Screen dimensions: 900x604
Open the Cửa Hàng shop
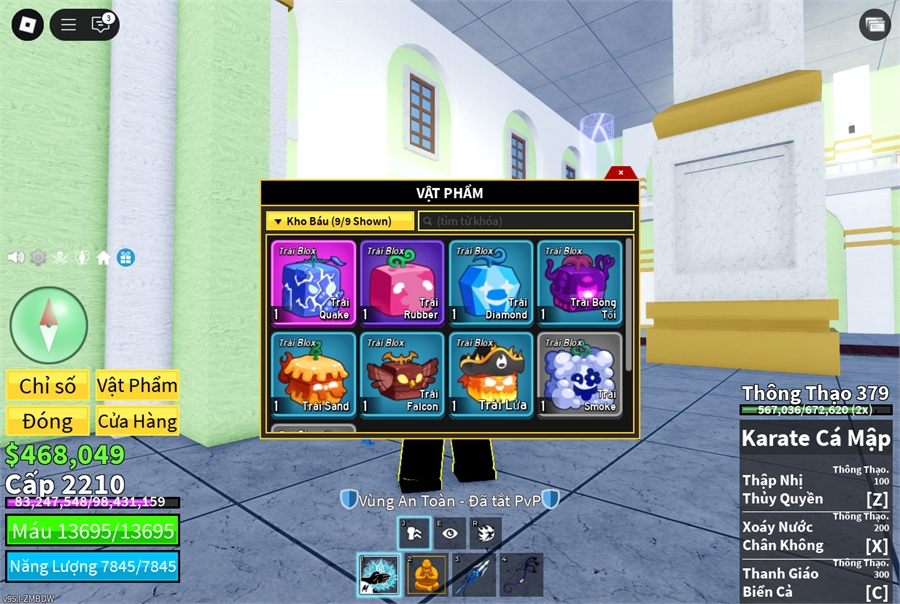[137, 421]
